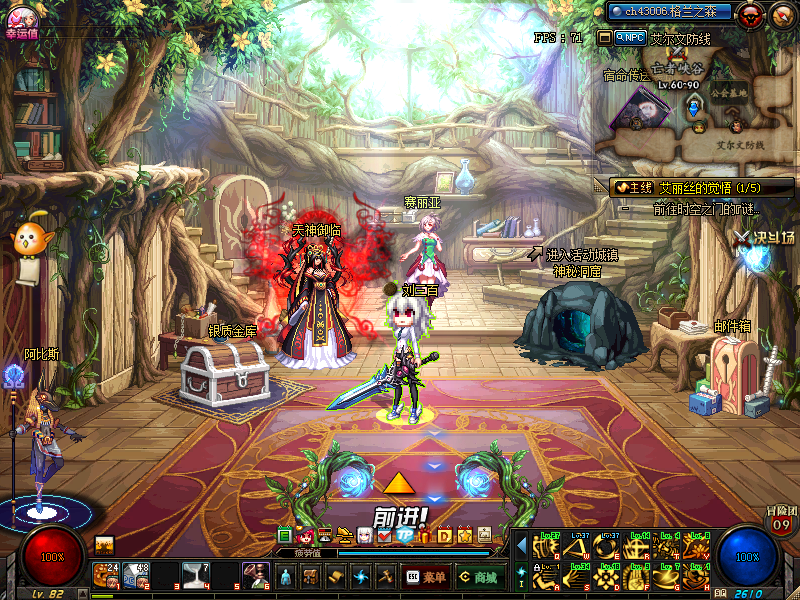The width and height of the screenshot is (800, 600).
Task: Click the blue TP icon
Action: (404, 536)
